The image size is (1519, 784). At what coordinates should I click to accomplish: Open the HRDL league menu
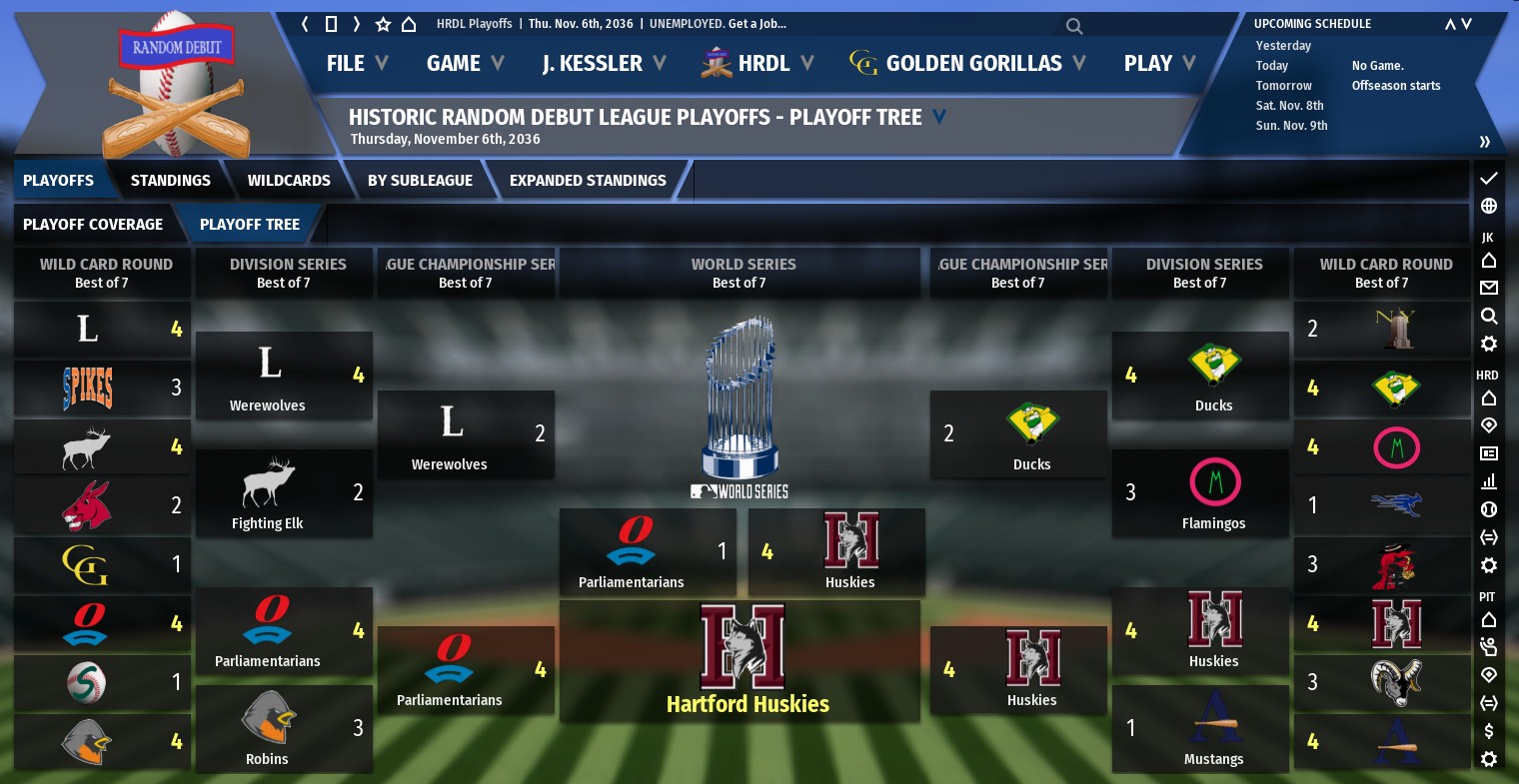761,63
